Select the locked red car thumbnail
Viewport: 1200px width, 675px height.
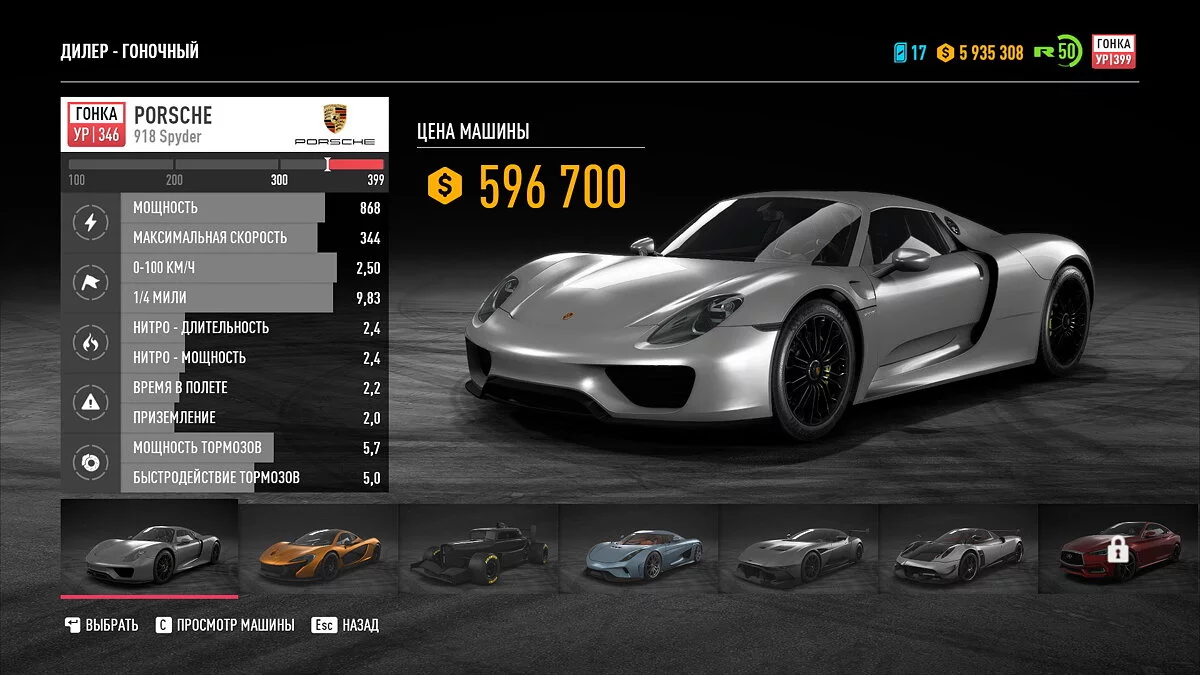click(1118, 550)
